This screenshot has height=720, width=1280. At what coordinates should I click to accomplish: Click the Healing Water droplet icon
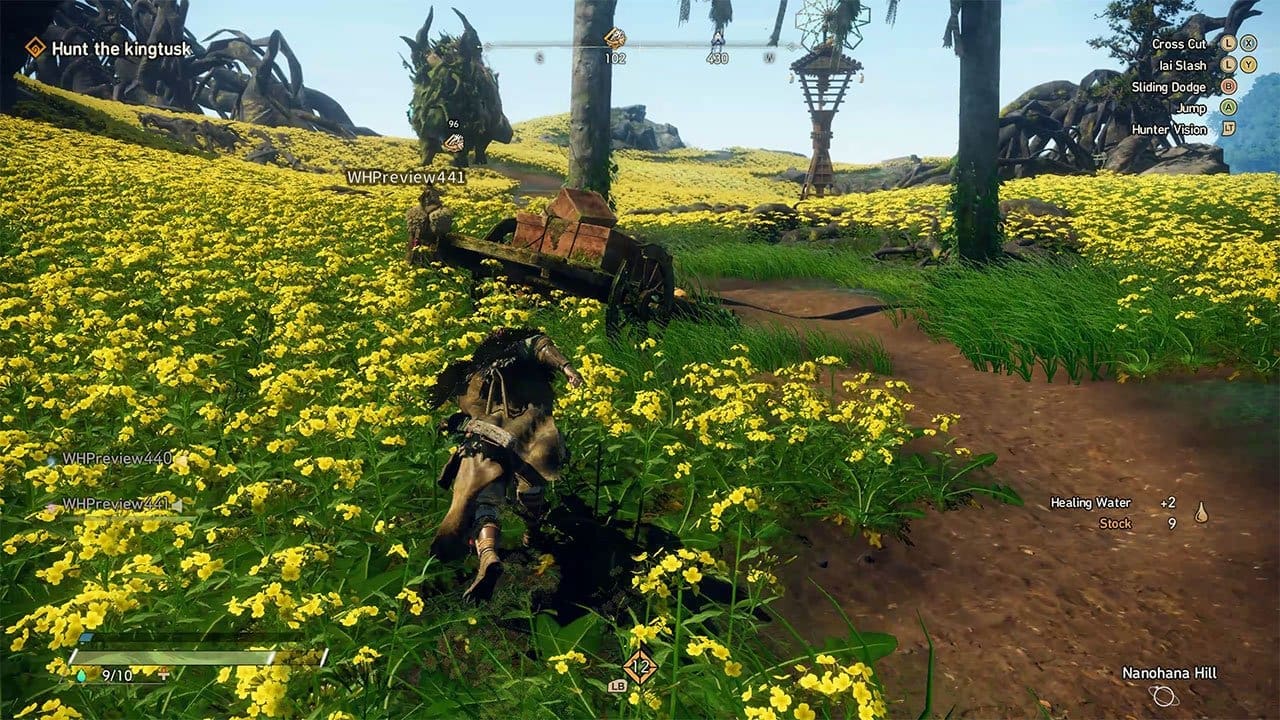1201,513
